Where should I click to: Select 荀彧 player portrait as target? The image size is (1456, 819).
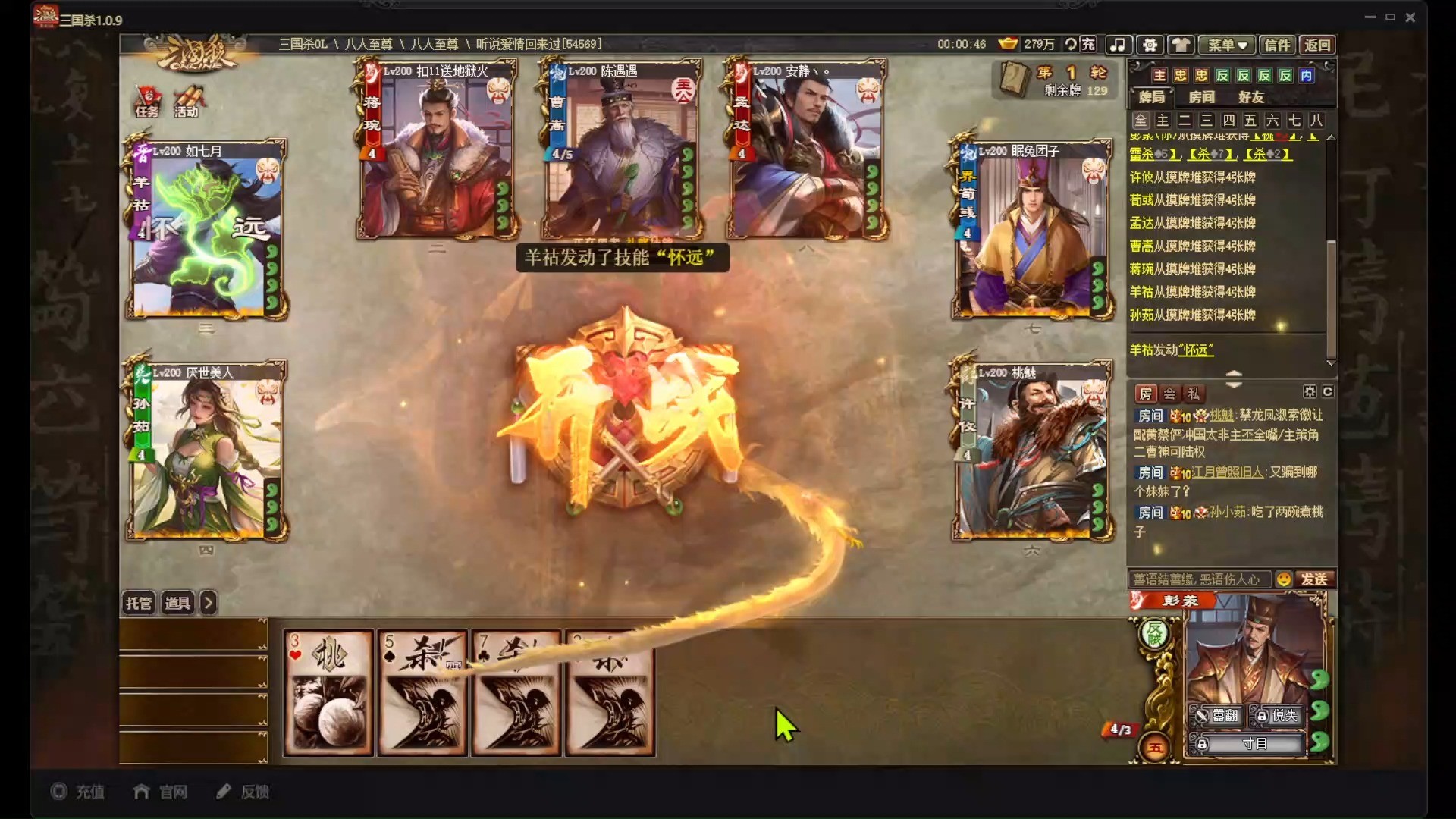coord(1032,229)
